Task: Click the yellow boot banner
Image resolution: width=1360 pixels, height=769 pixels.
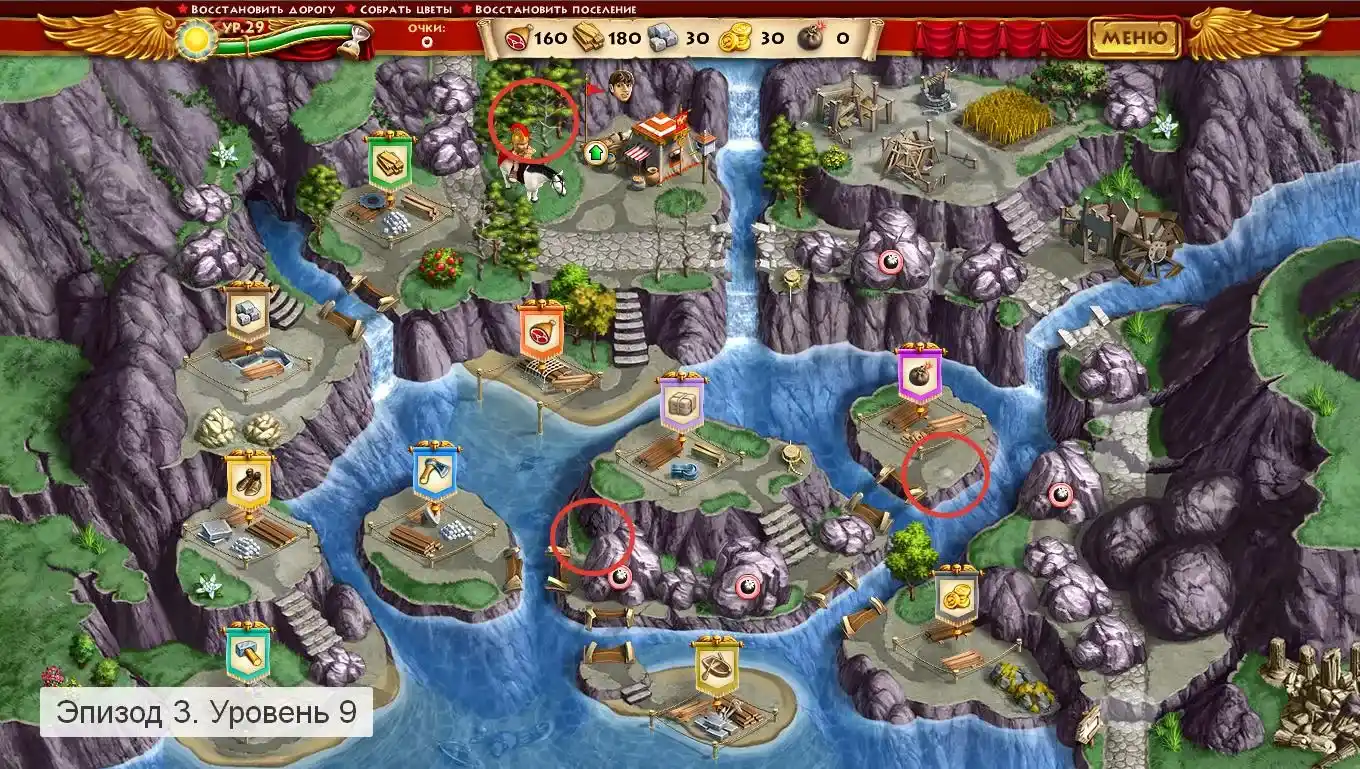Action: pyautogui.click(x=247, y=479)
